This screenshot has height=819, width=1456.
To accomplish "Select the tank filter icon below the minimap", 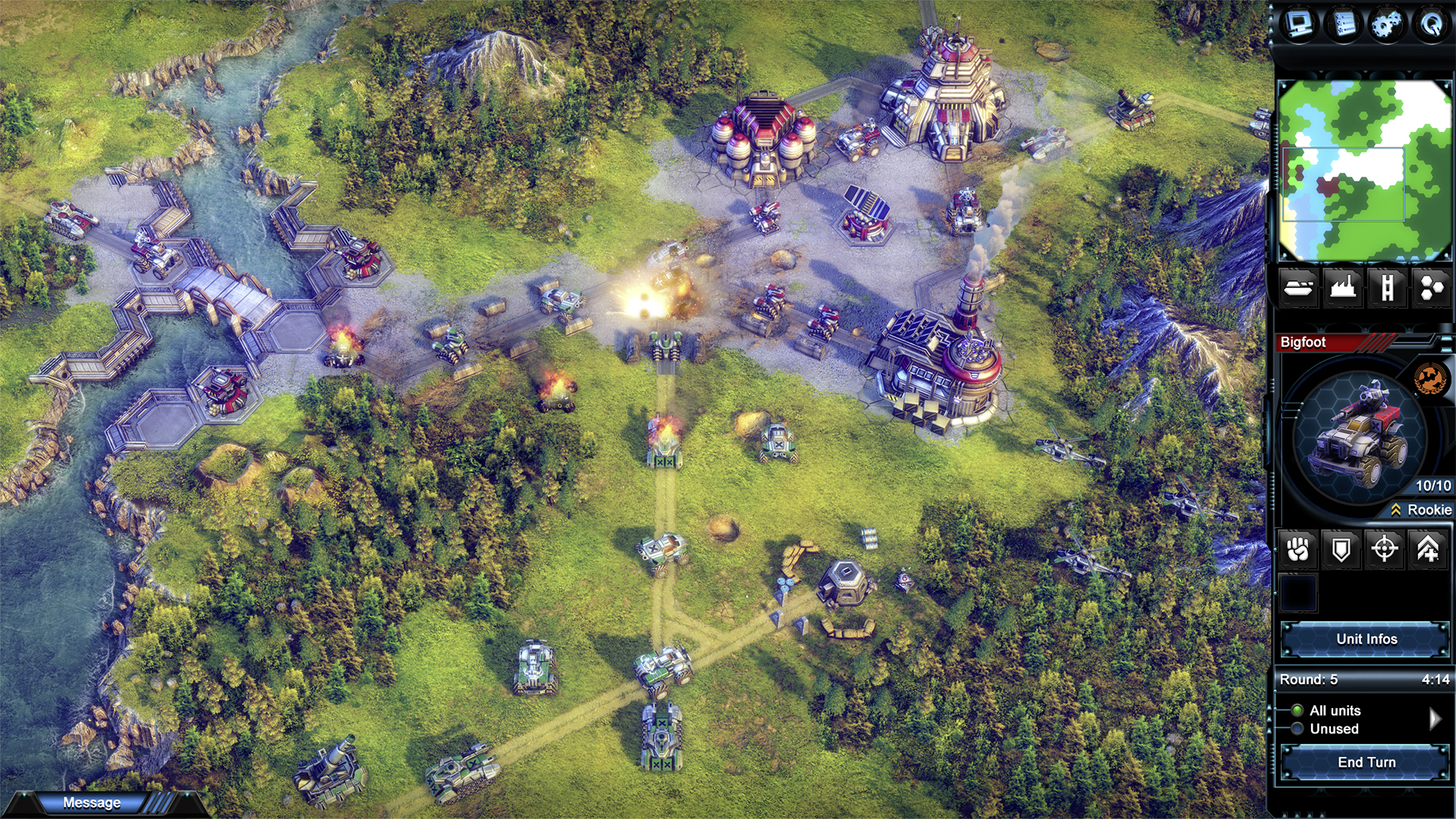I will [1298, 289].
